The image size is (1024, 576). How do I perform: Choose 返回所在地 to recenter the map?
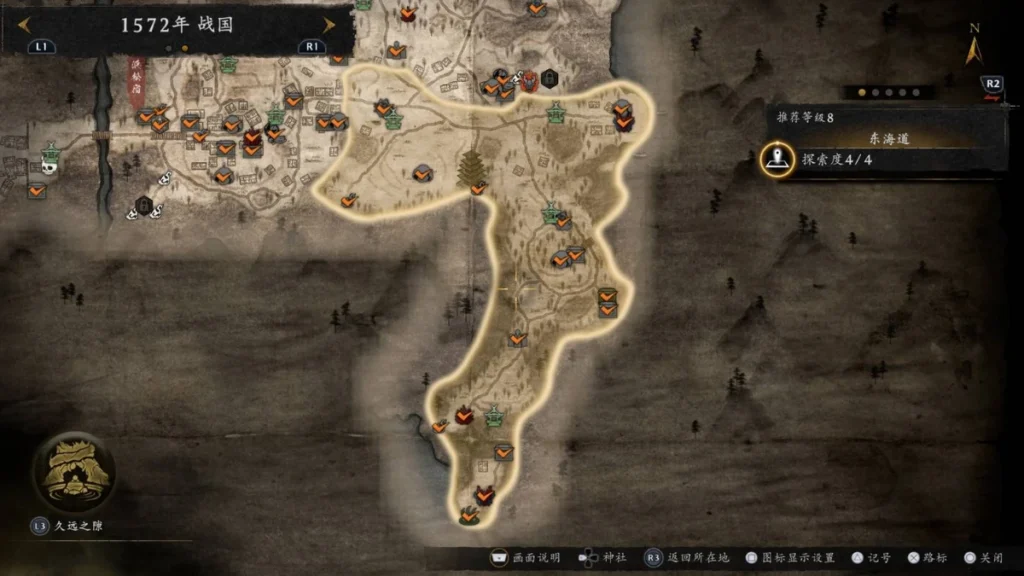pos(687,557)
